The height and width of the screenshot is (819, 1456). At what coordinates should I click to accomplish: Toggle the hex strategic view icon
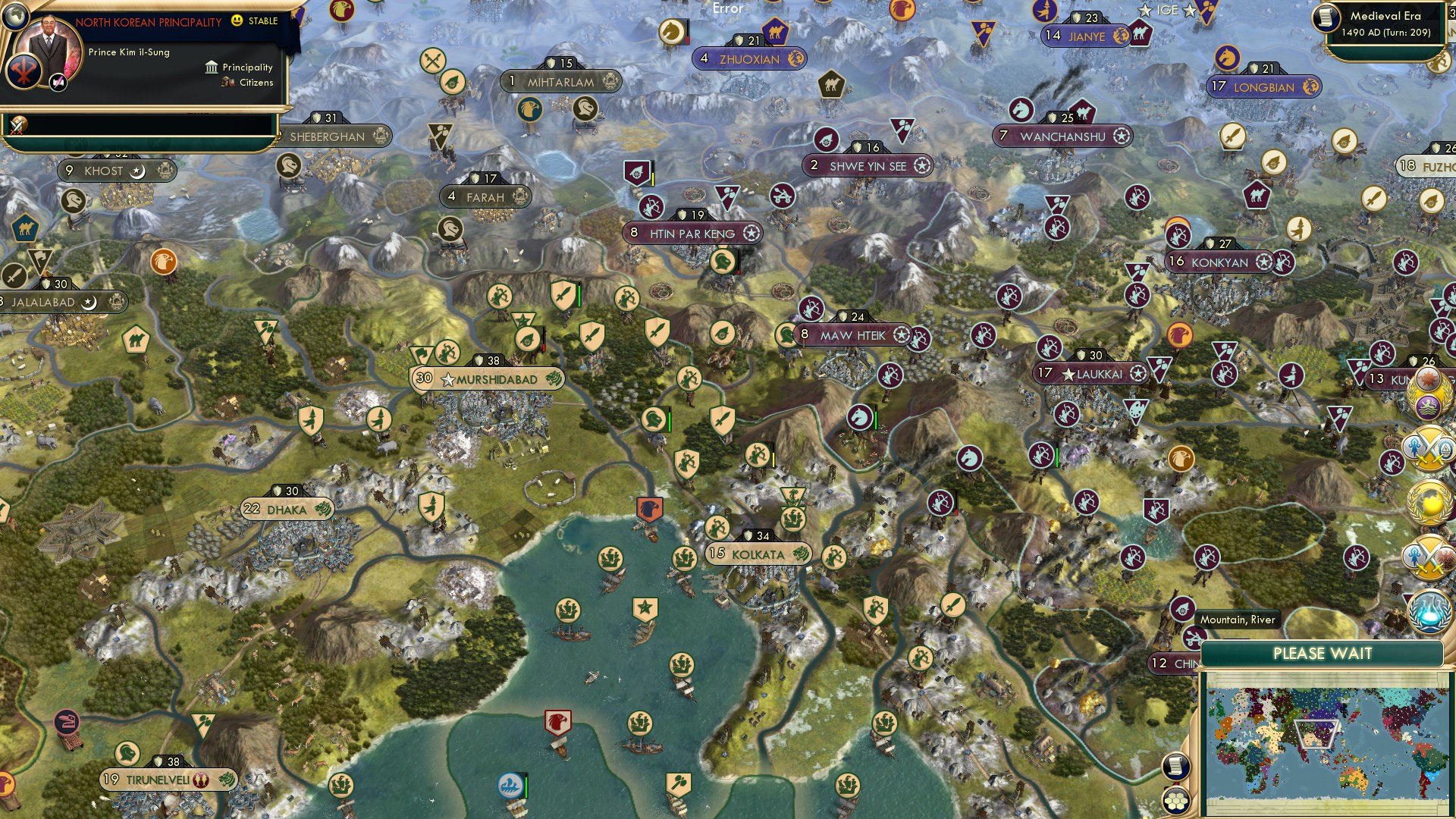pyautogui.click(x=1177, y=799)
